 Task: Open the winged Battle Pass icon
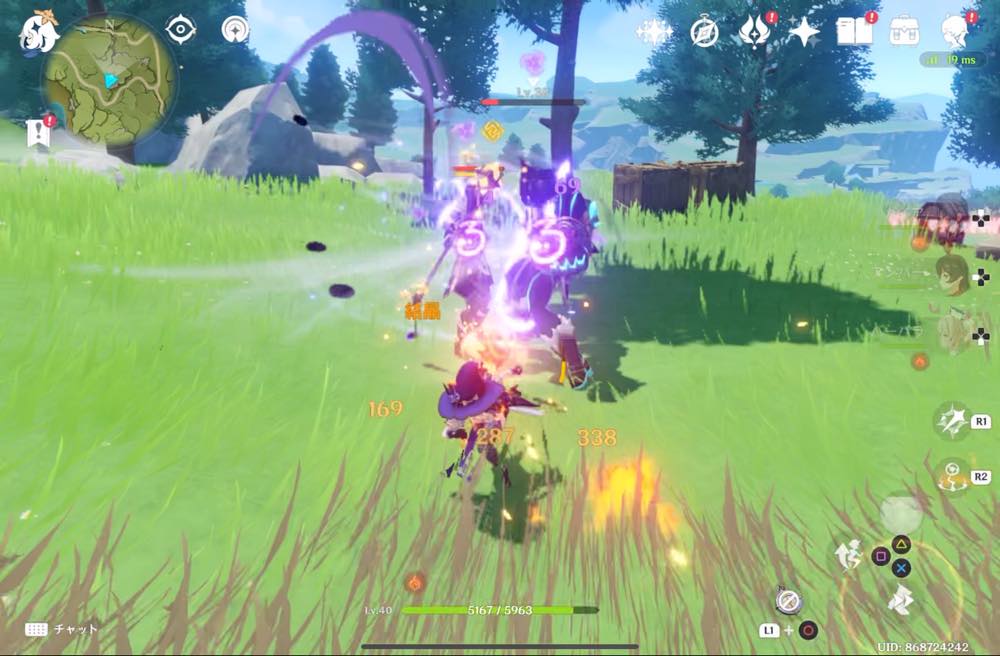(753, 32)
